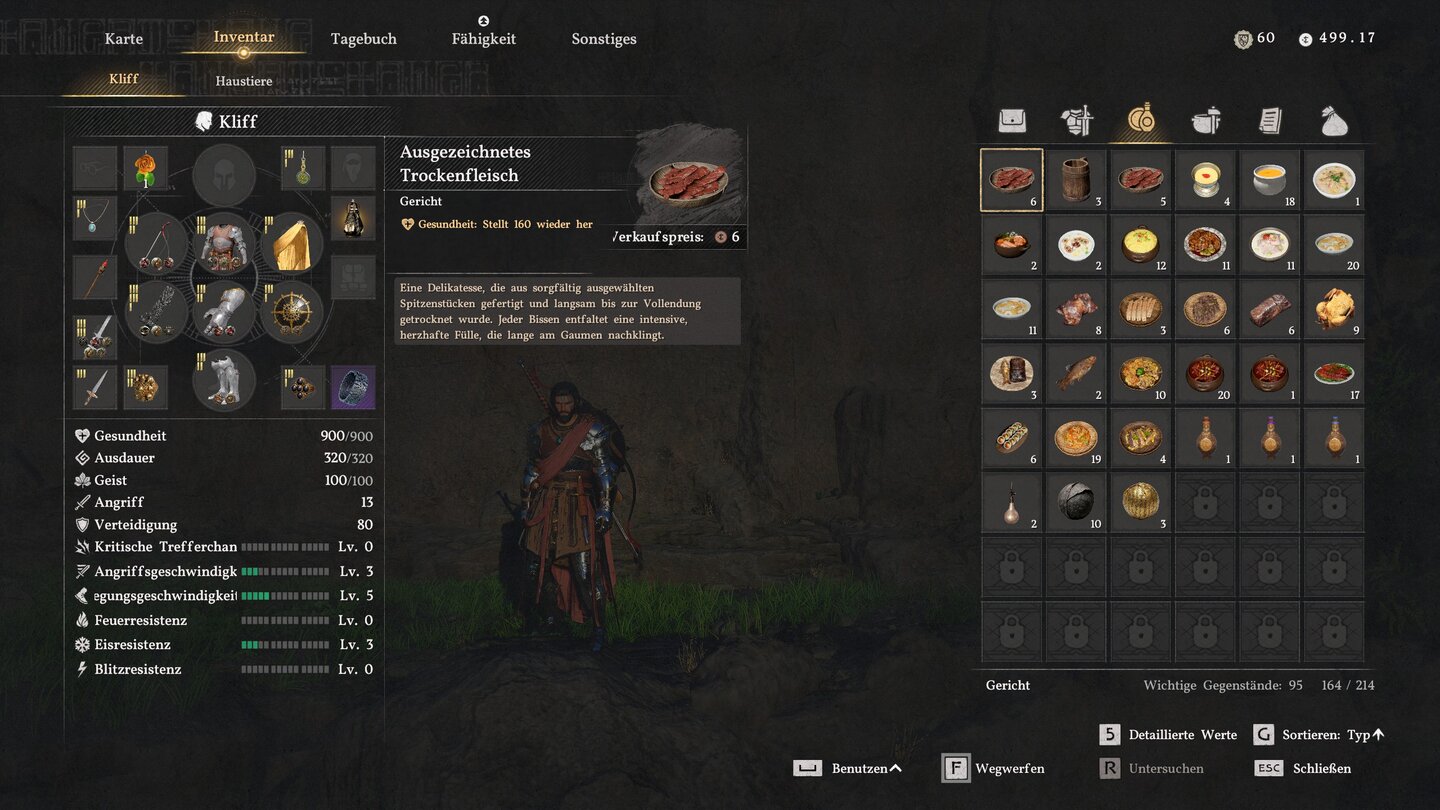Select the equipment category with armor and sword icon
The height and width of the screenshot is (810, 1440).
click(x=1077, y=121)
